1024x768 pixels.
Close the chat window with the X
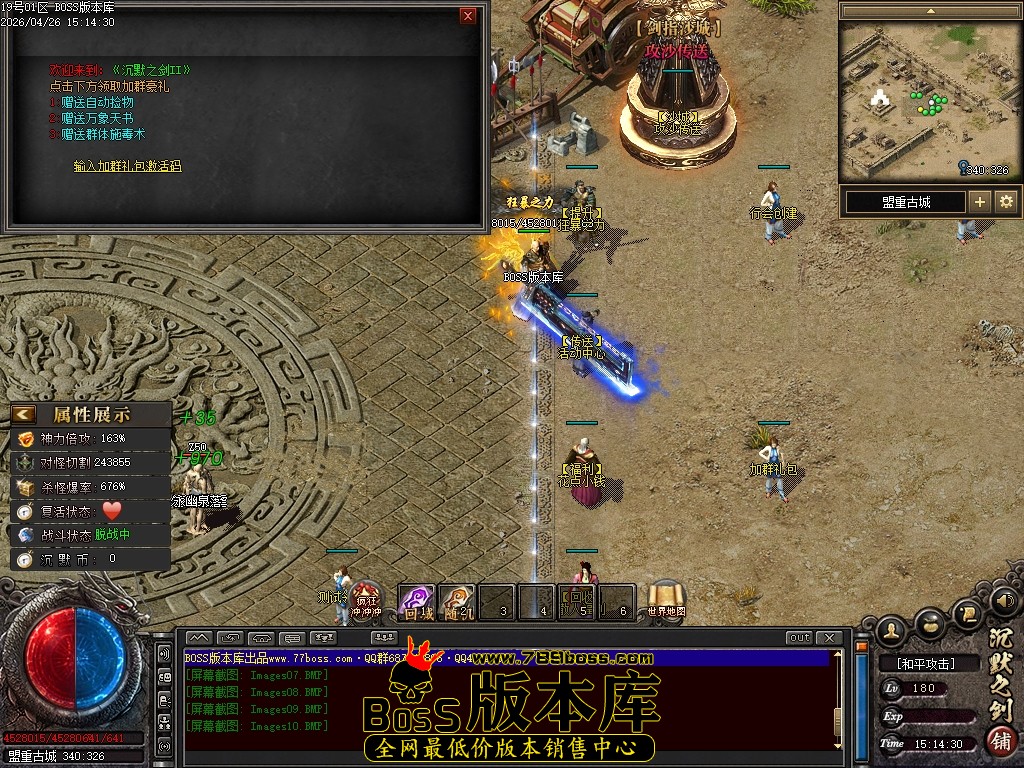829,638
